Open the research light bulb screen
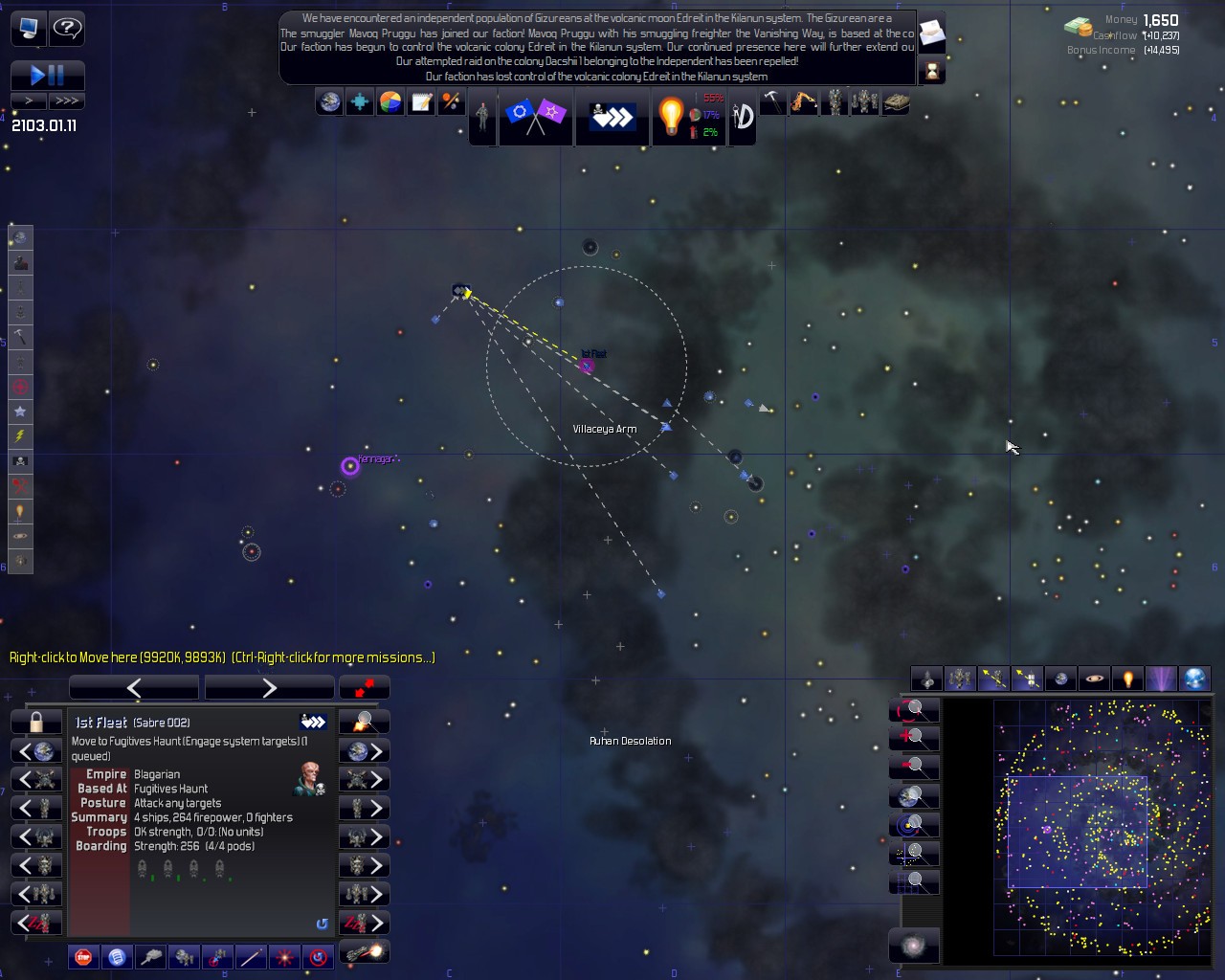The image size is (1225, 980). (671, 116)
